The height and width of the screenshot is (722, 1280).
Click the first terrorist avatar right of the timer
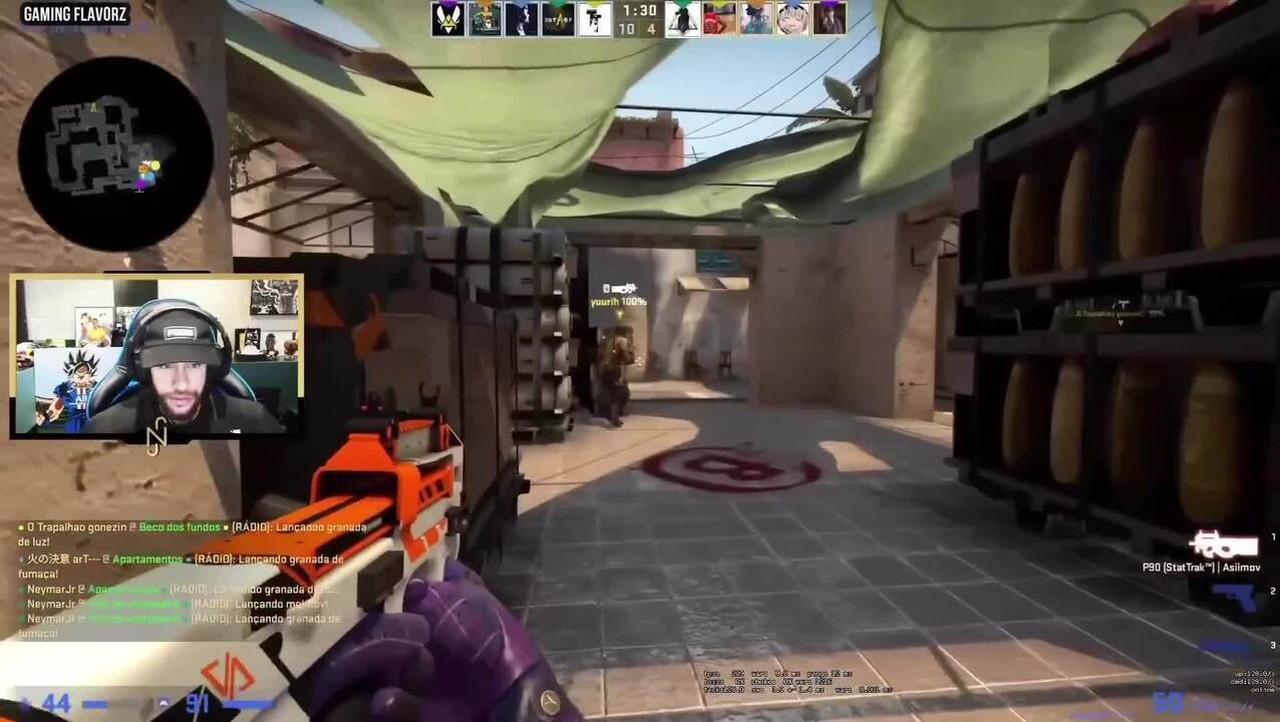(682, 20)
